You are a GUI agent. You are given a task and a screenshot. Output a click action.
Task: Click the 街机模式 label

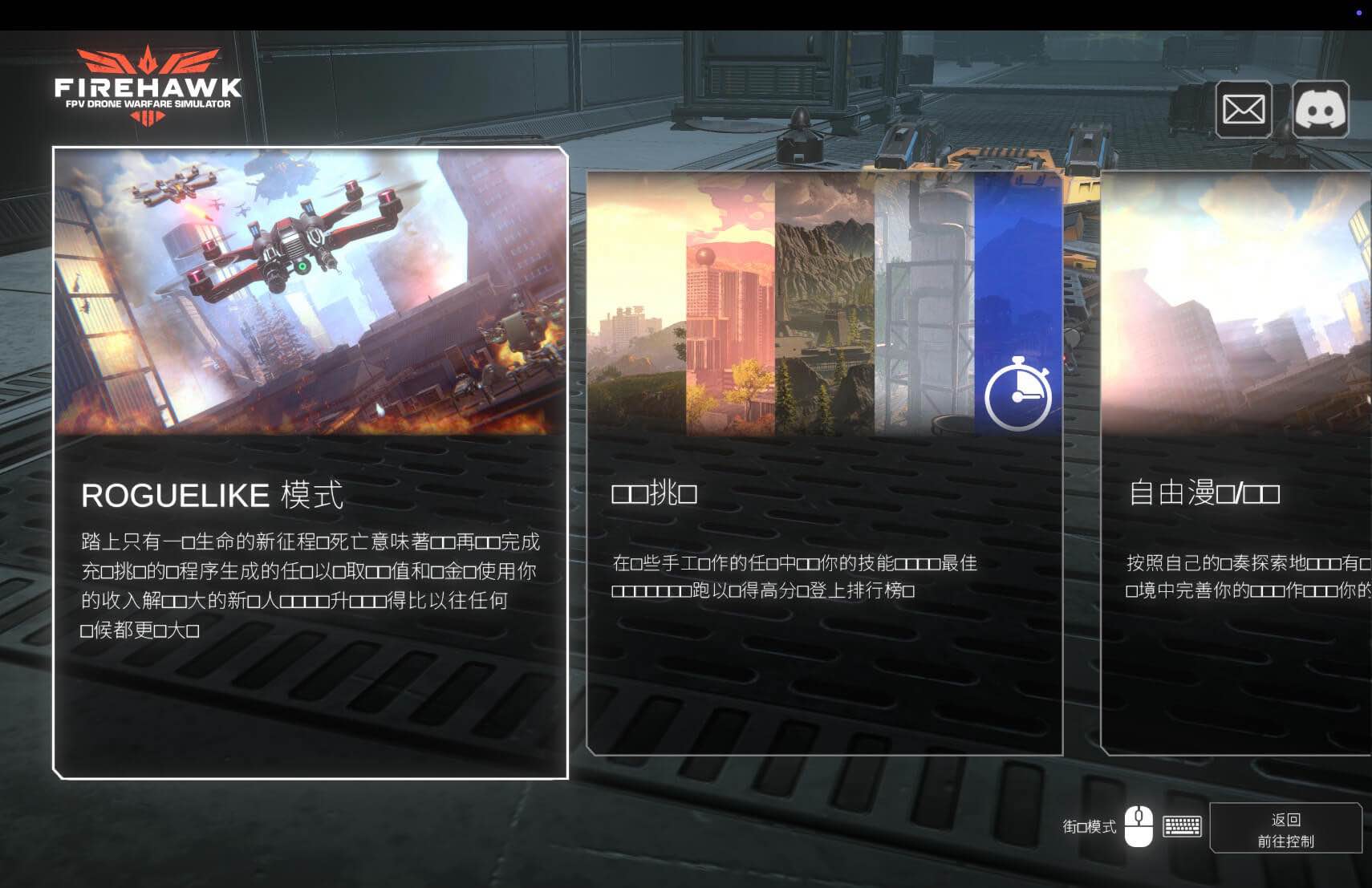coord(1089,825)
